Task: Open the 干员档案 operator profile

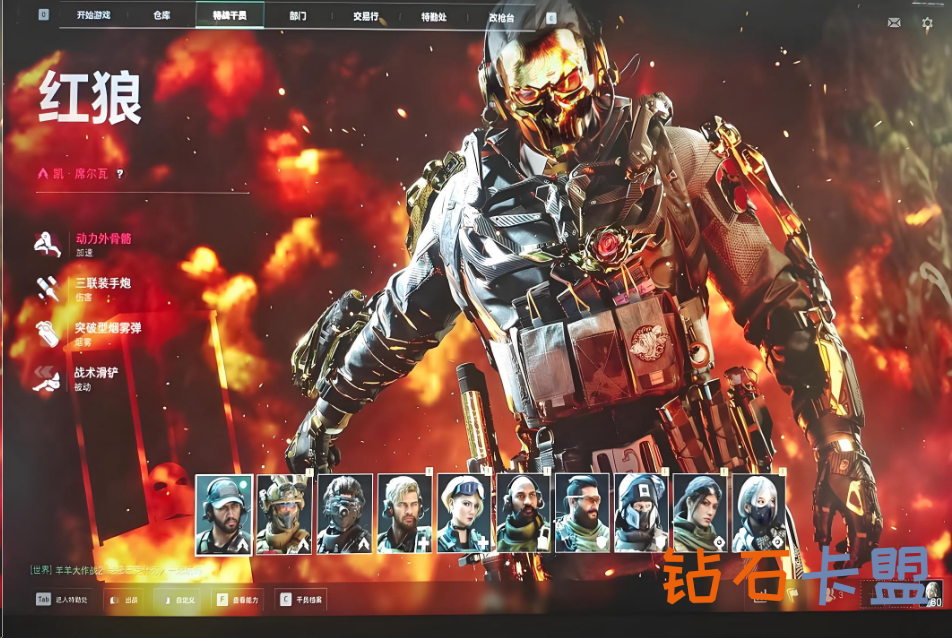Action: click(x=302, y=600)
